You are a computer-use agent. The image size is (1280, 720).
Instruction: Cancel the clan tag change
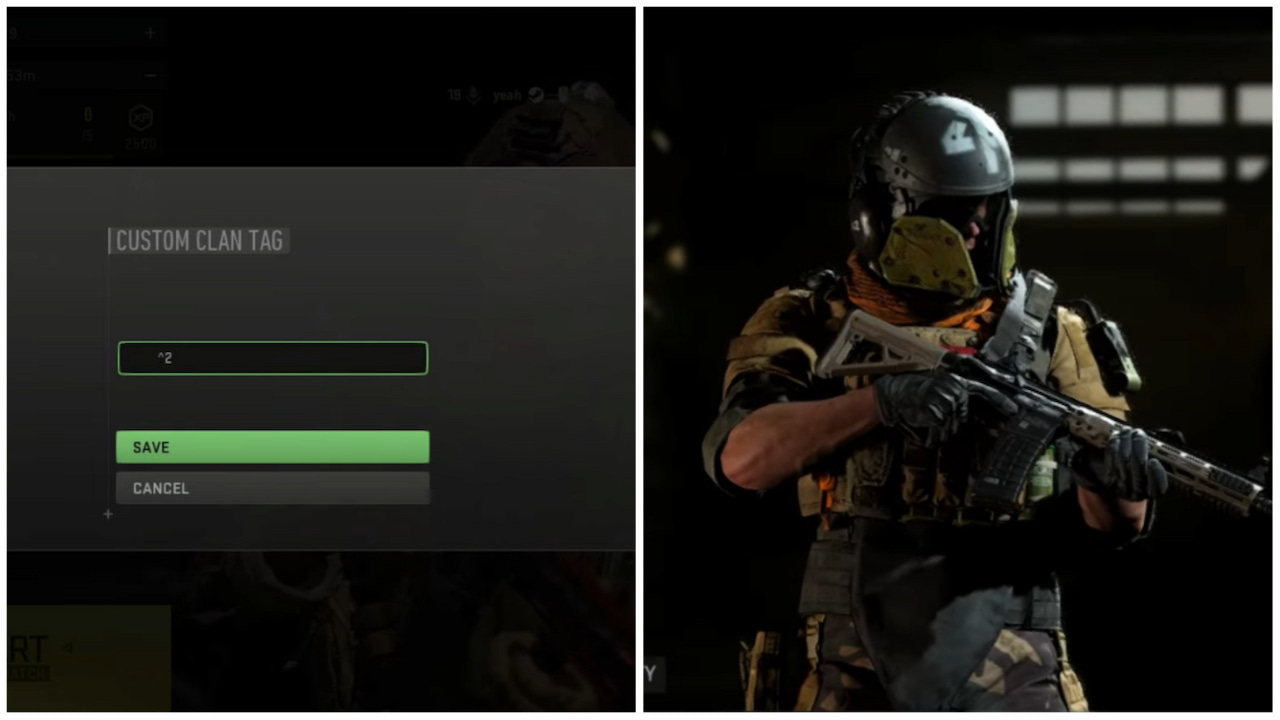[272, 488]
